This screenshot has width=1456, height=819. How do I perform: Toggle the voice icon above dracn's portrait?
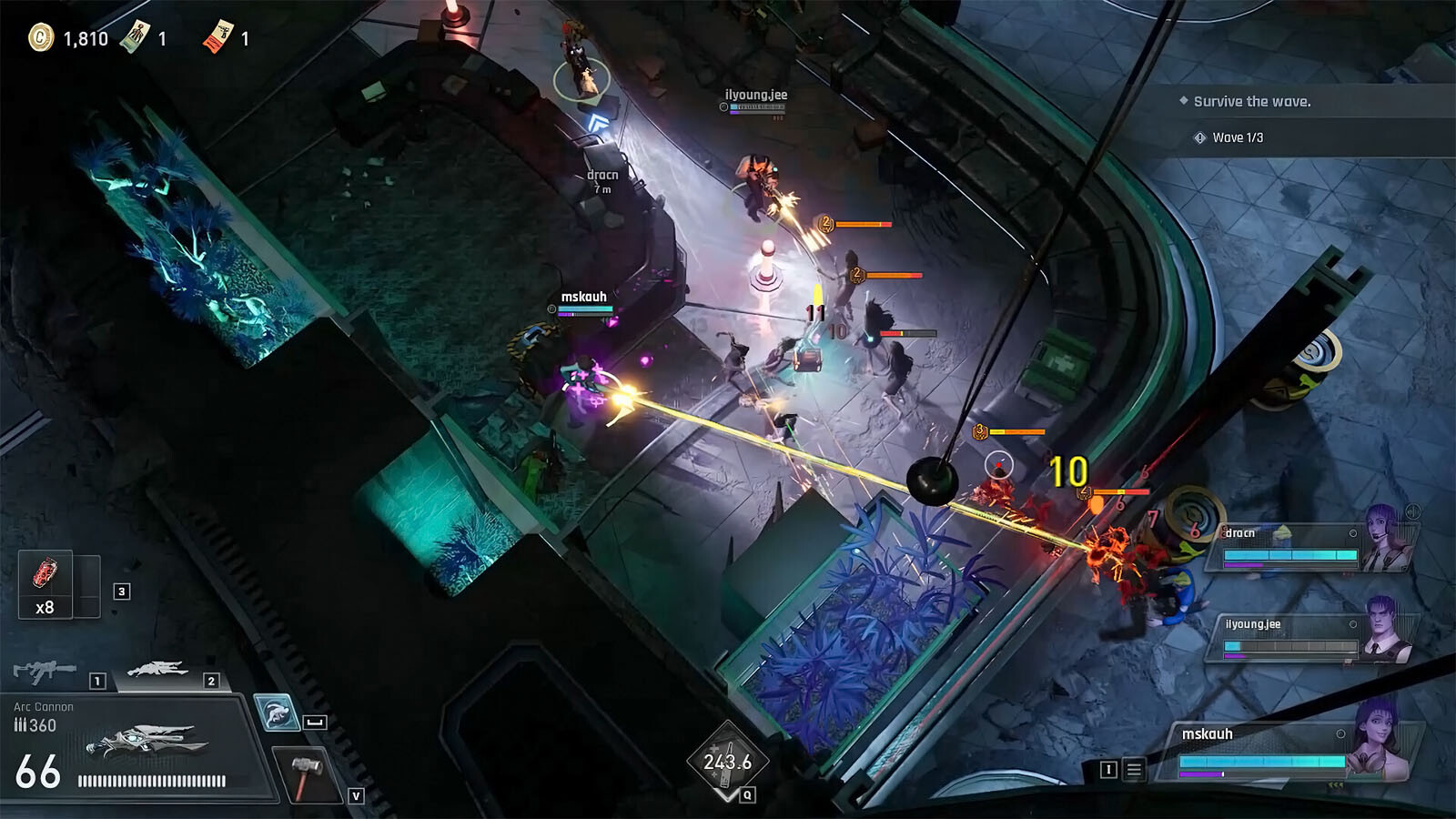[1412, 511]
